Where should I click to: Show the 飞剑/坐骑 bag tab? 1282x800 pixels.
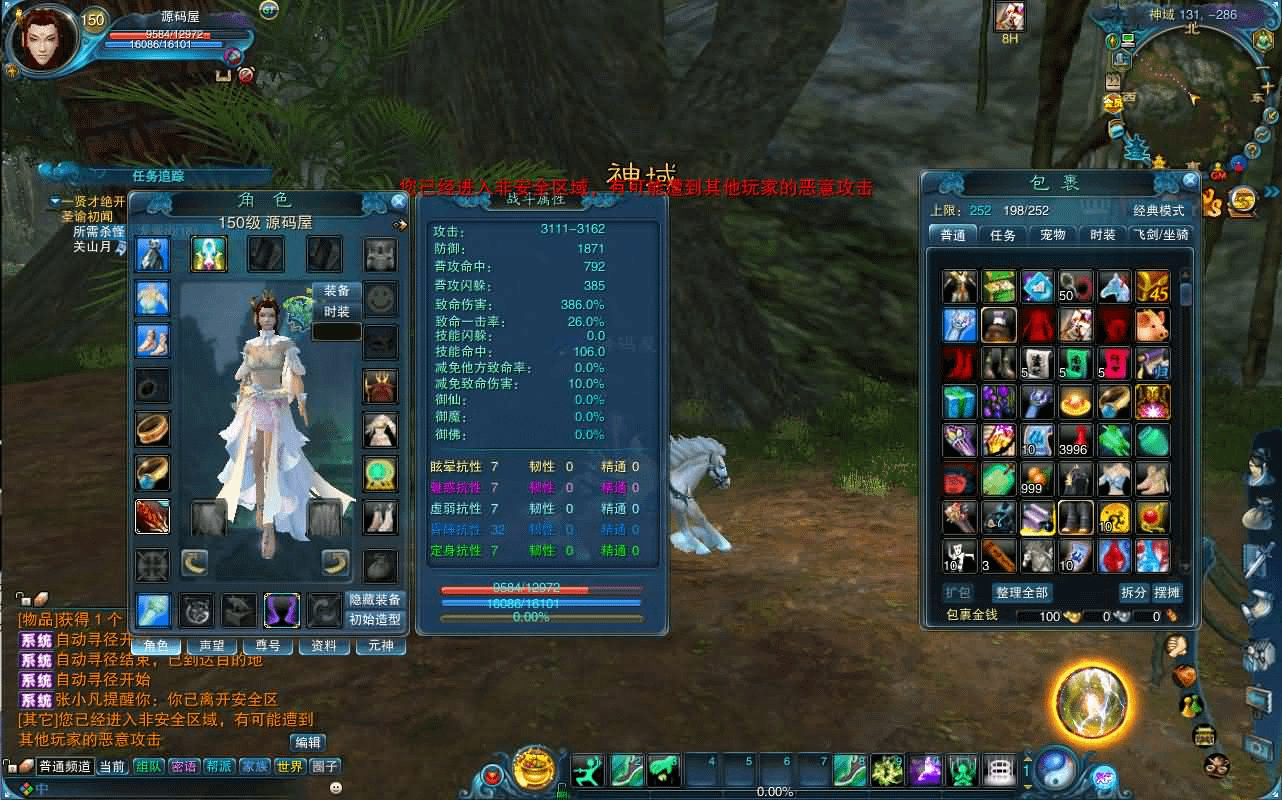(x=1161, y=235)
